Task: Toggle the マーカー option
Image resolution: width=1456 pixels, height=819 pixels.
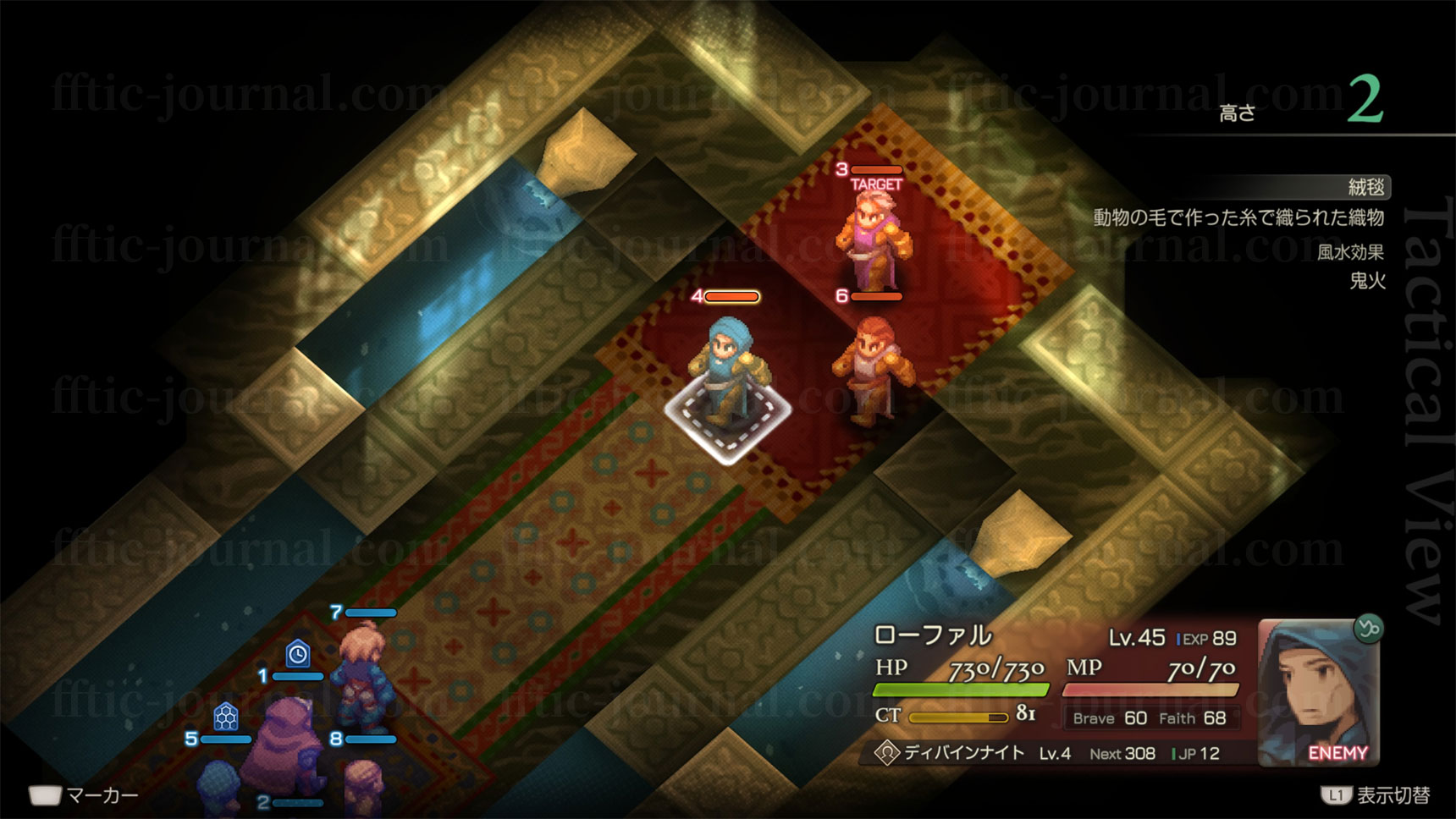Action: 83,795
